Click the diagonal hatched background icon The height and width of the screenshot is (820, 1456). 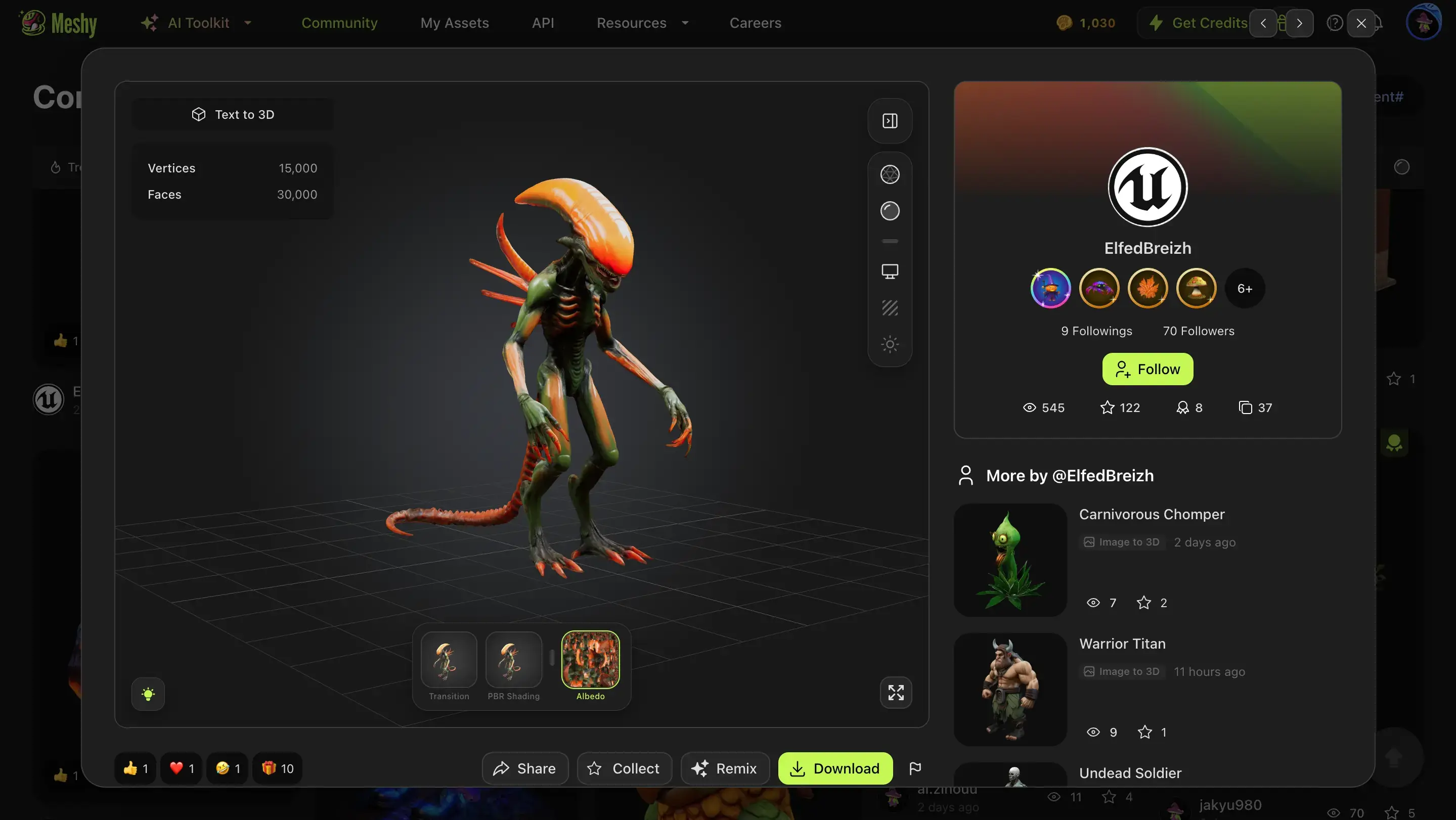[890, 308]
